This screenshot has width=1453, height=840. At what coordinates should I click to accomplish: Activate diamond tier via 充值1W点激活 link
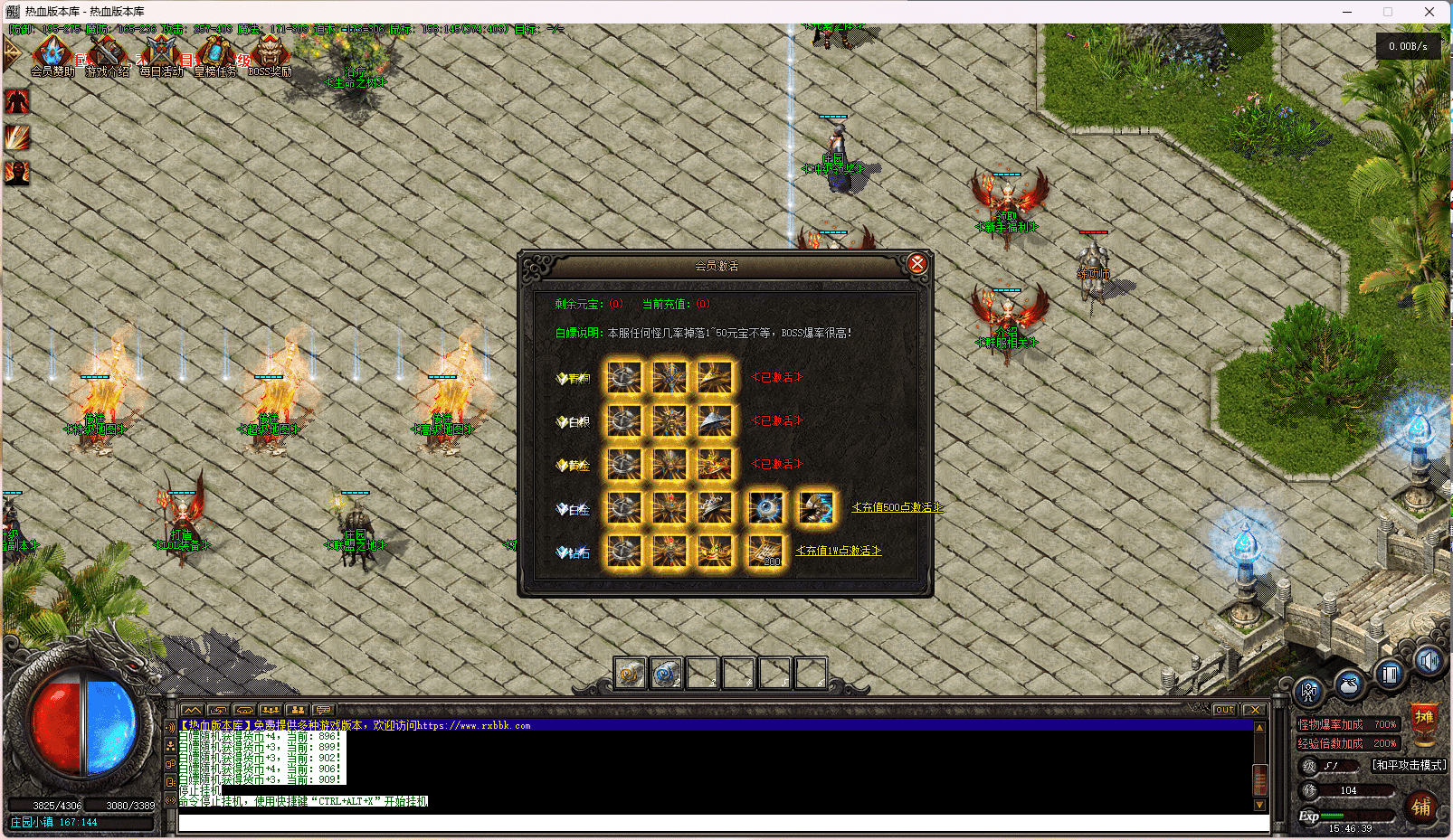point(838,551)
